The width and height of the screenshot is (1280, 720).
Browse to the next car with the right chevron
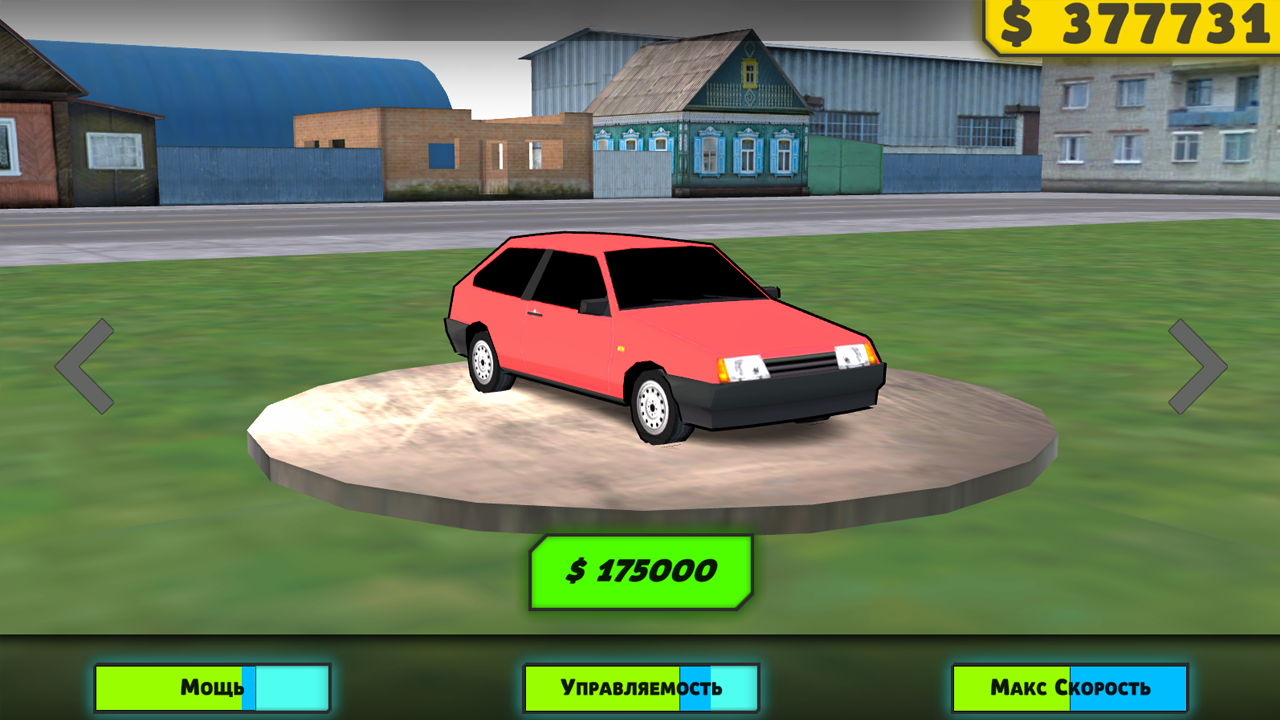tap(1197, 367)
